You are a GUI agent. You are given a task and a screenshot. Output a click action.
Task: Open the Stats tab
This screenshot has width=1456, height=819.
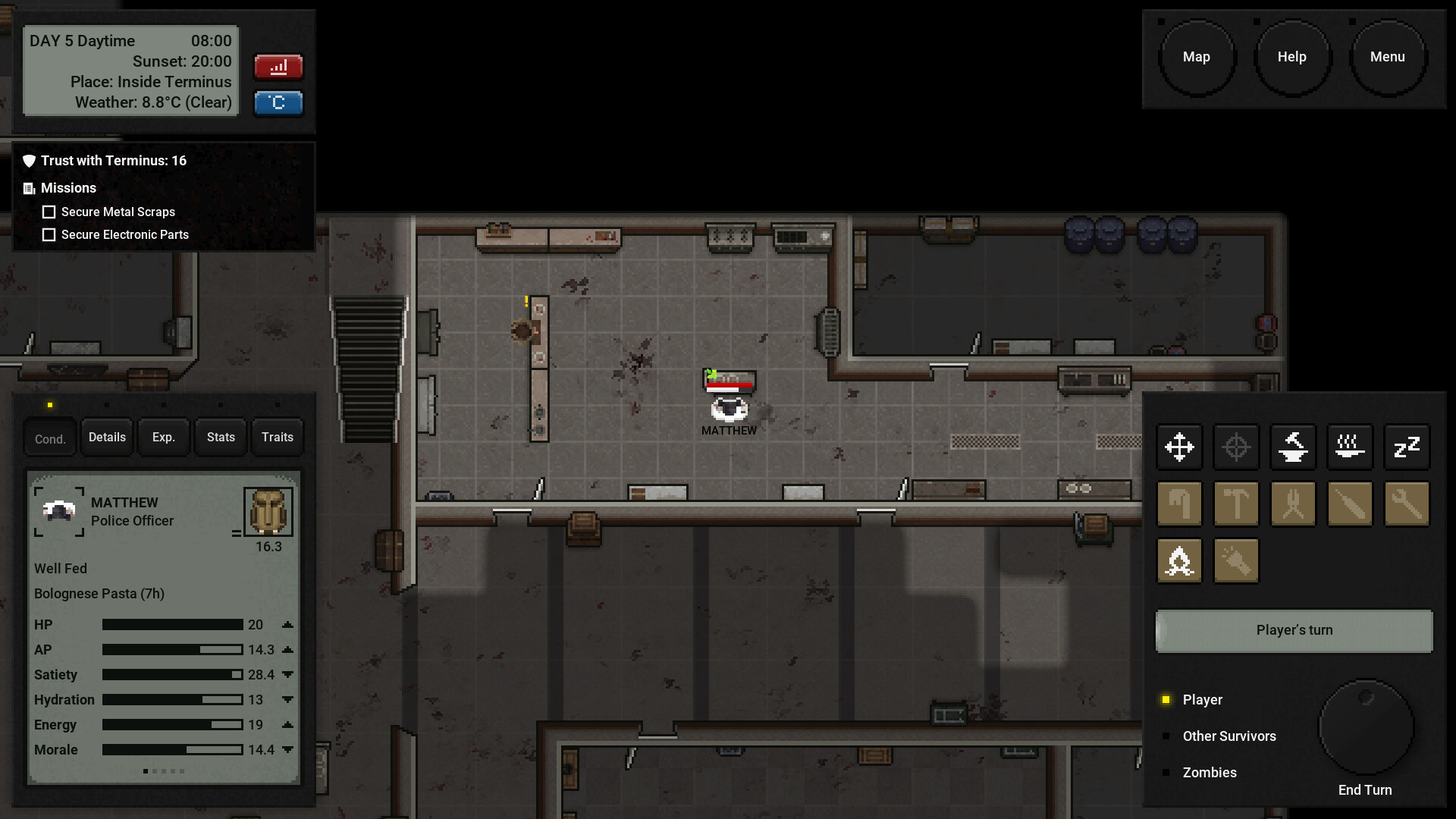pyautogui.click(x=220, y=437)
